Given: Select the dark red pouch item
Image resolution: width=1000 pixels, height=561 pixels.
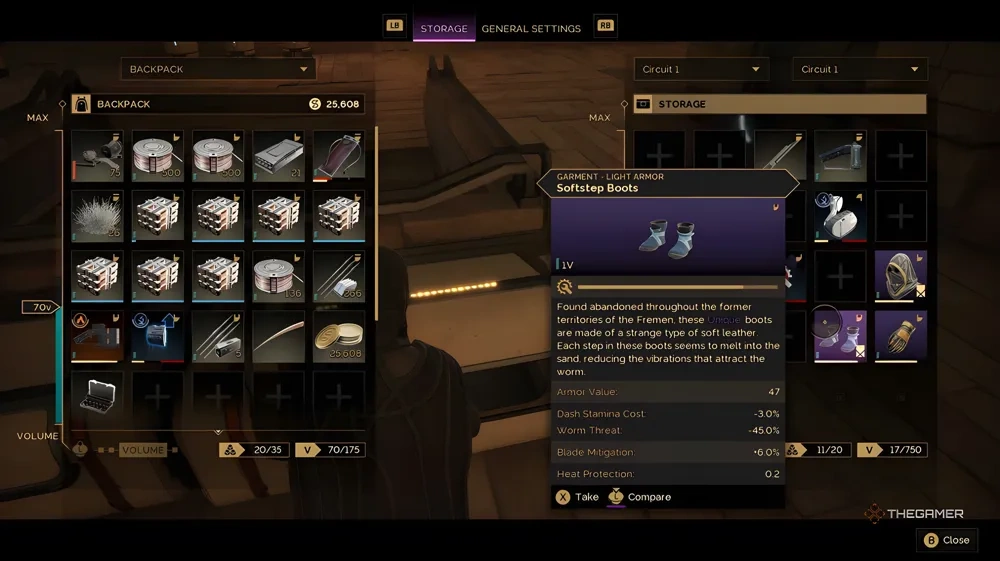Looking at the screenshot, I should coord(338,156).
